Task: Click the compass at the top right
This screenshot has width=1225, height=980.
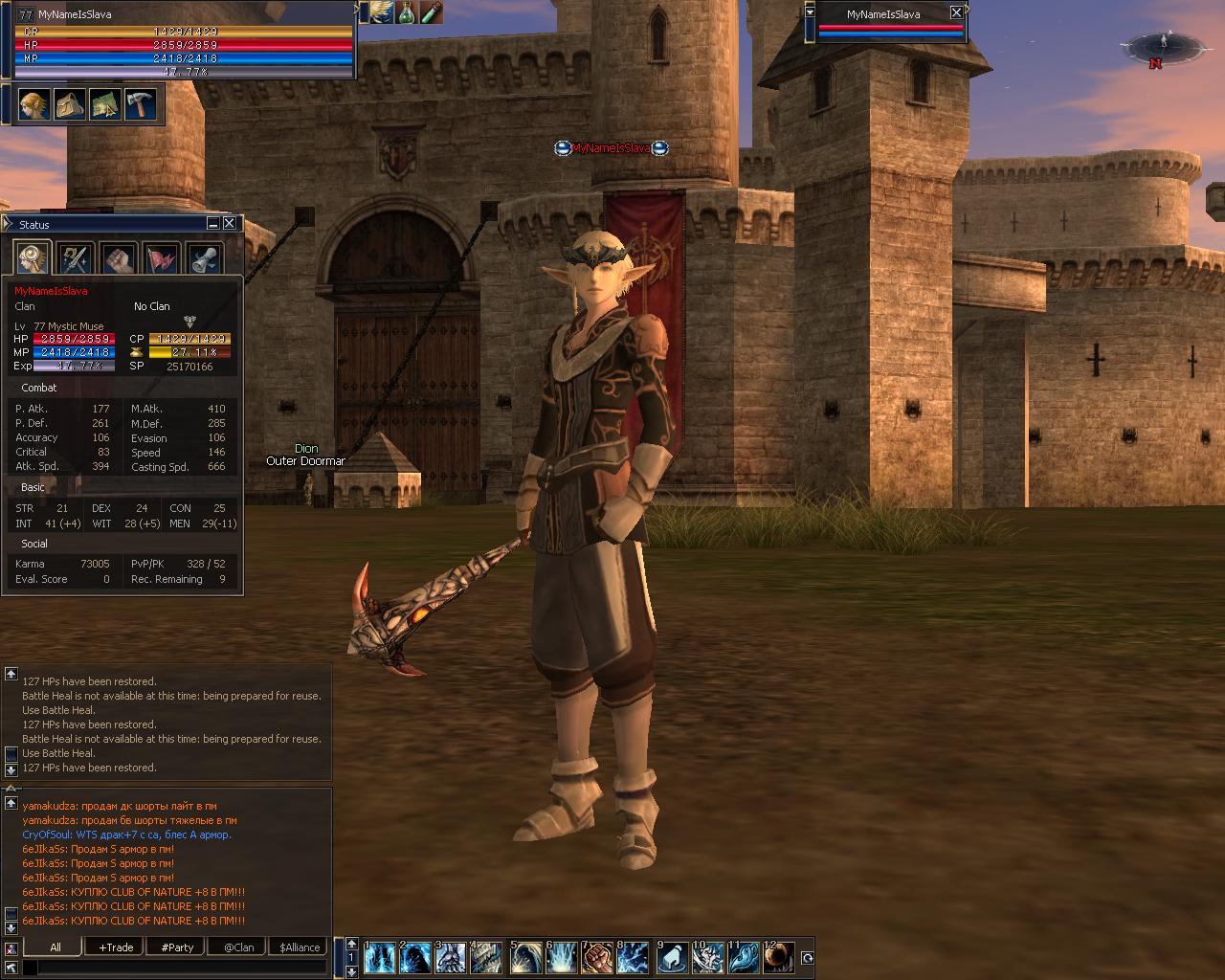Action: pos(1163,46)
